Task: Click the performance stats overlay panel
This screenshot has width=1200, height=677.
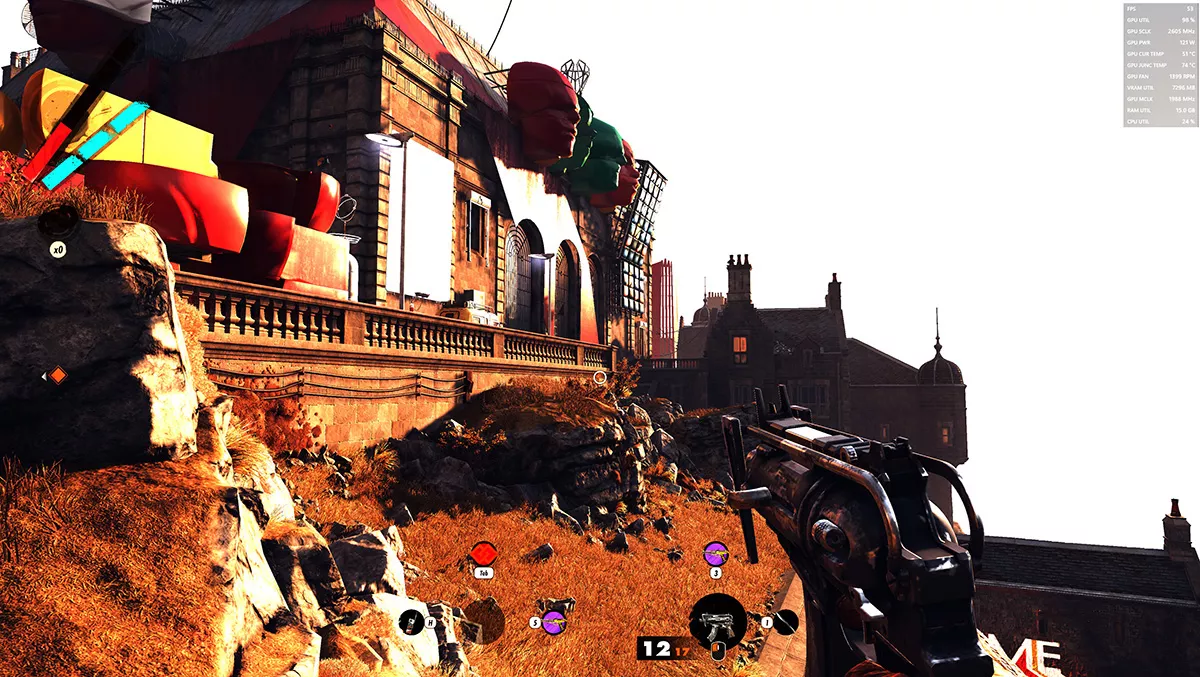Action: click(1159, 65)
